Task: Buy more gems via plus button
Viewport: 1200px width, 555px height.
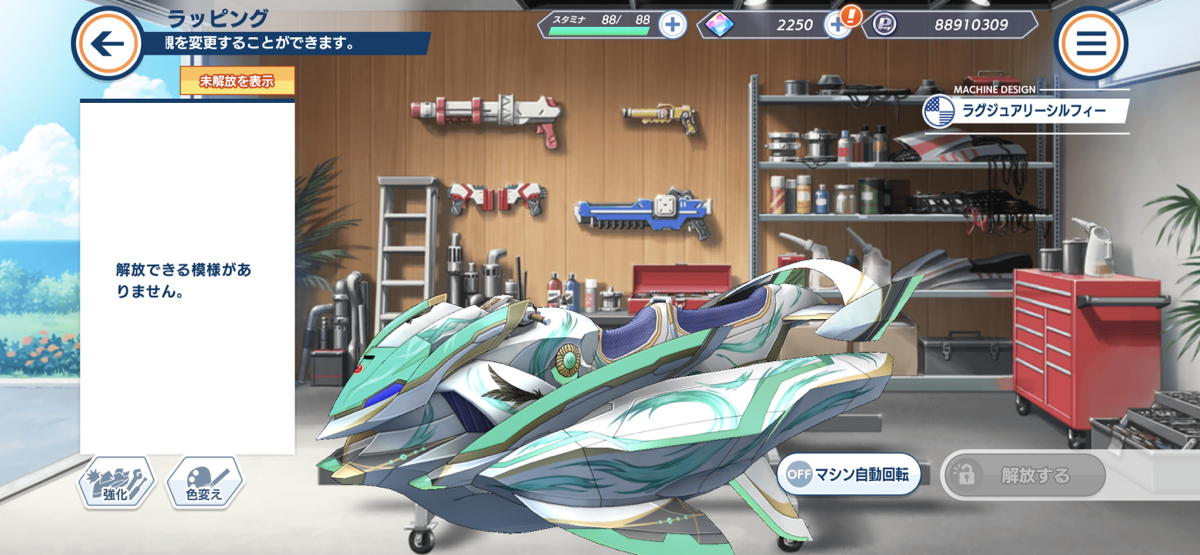Action: pyautogui.click(x=838, y=25)
